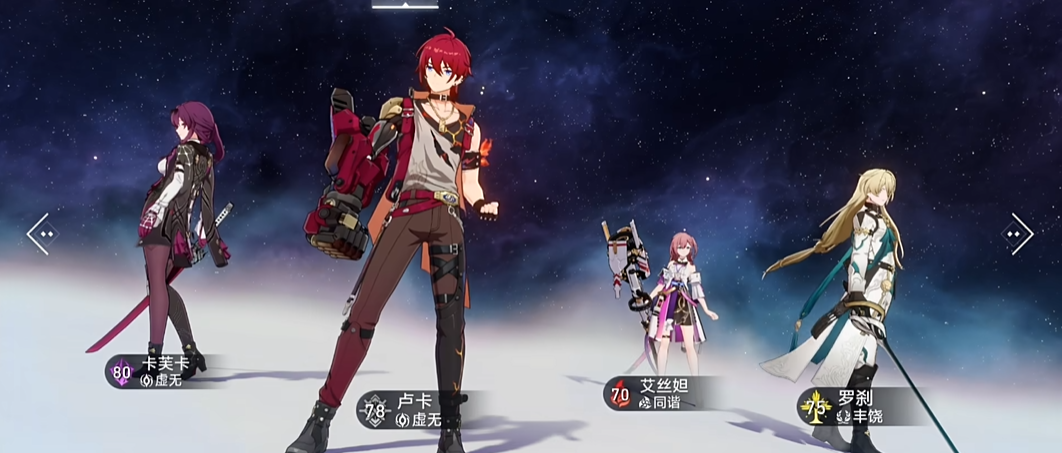
Task: Go to the previous team with the left arrow
Action: (42, 234)
